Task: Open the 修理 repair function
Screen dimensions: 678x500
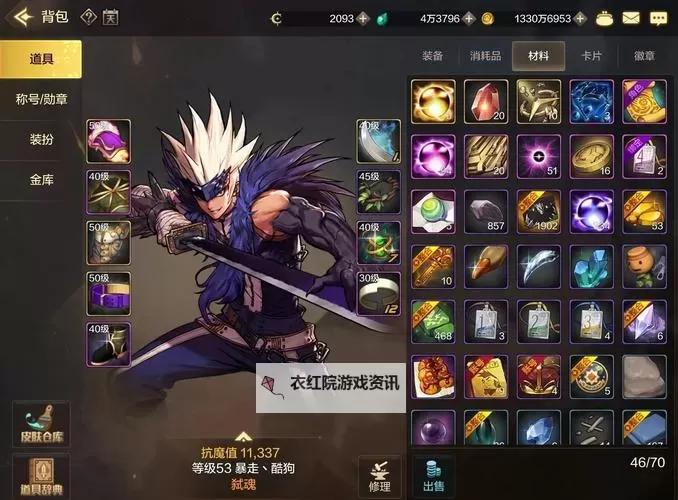Action: tap(380, 476)
